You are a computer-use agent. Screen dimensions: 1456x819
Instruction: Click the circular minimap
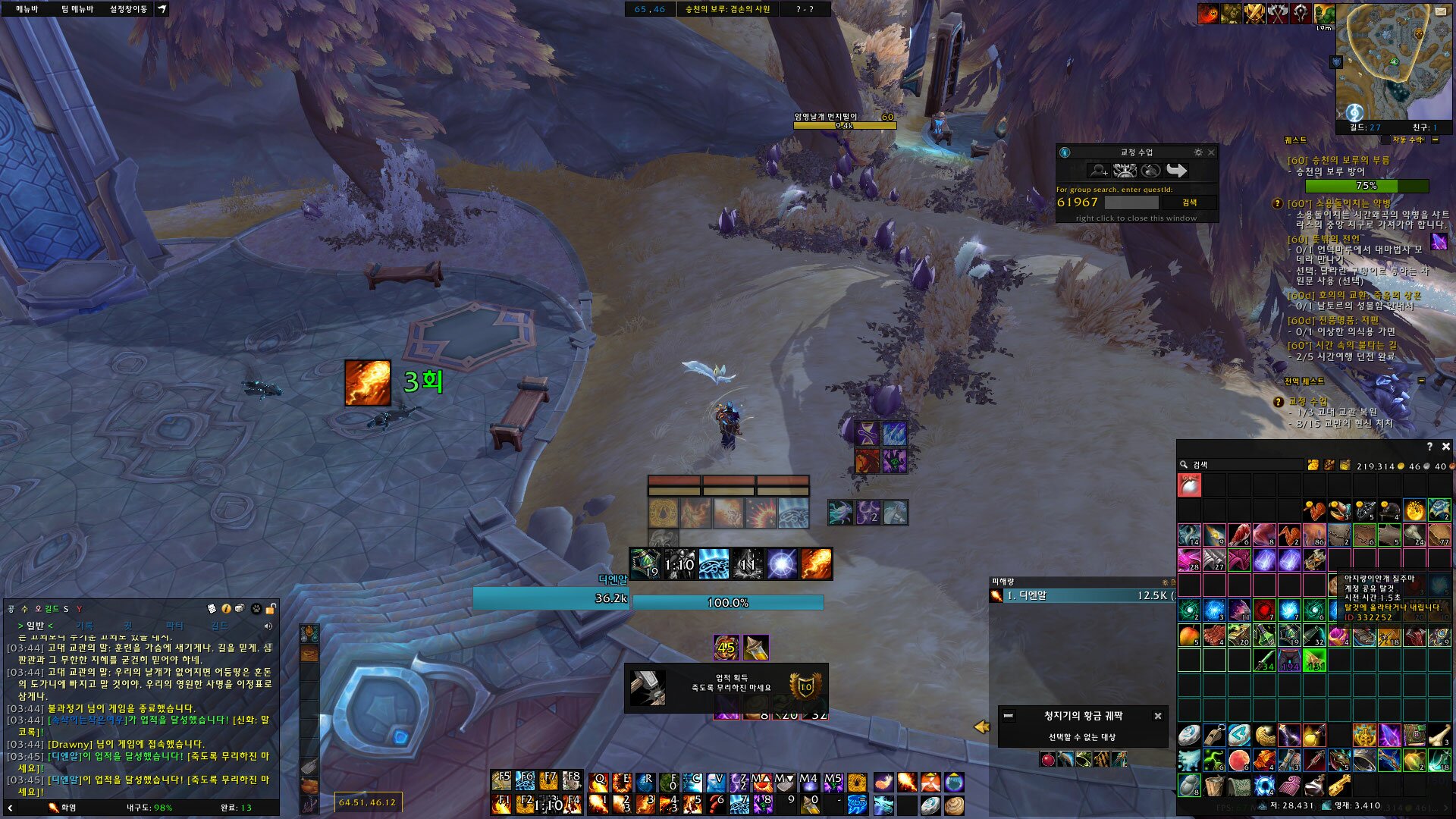[1392, 61]
